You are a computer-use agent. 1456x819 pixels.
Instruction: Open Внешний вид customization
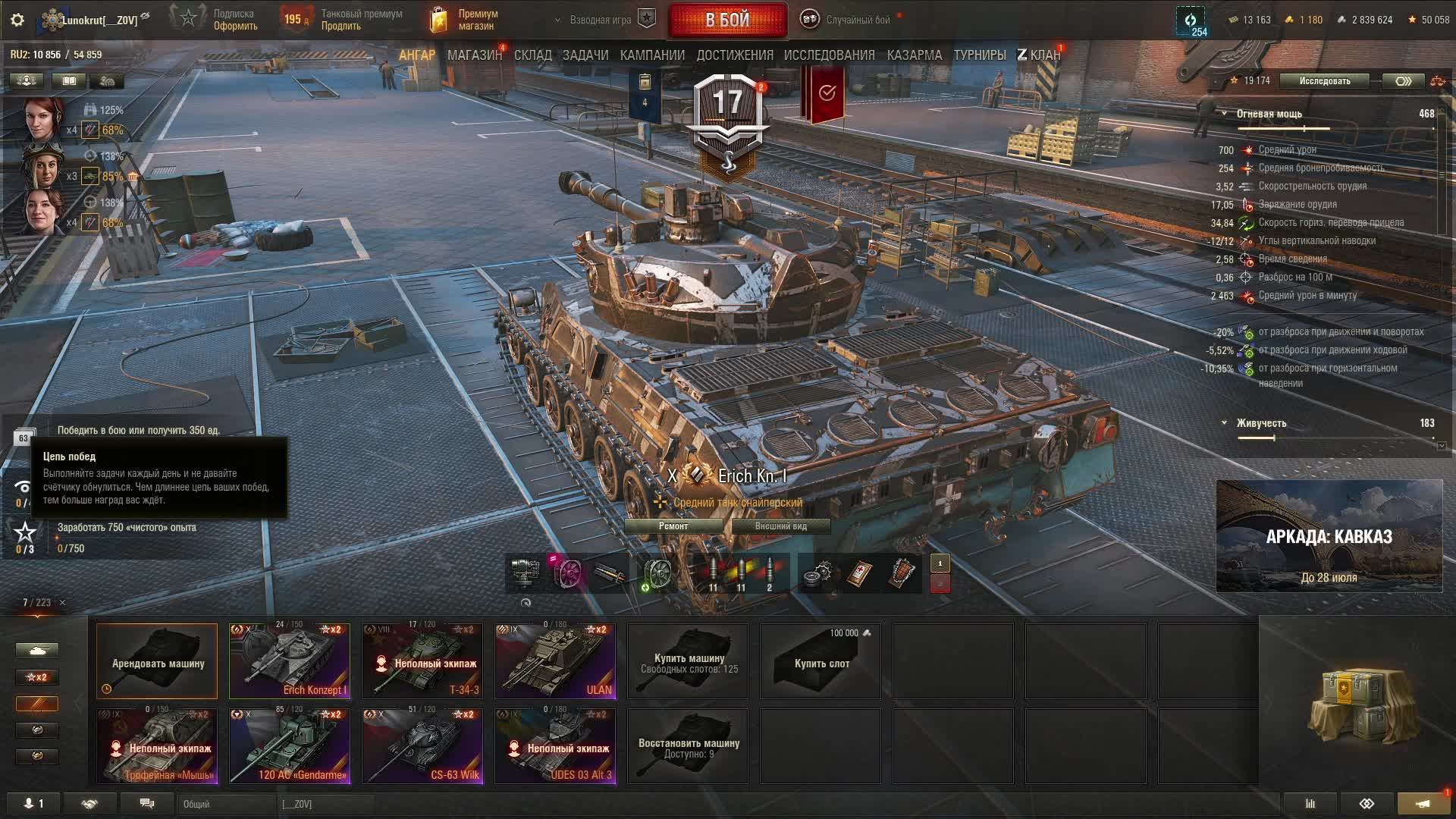pos(780,526)
